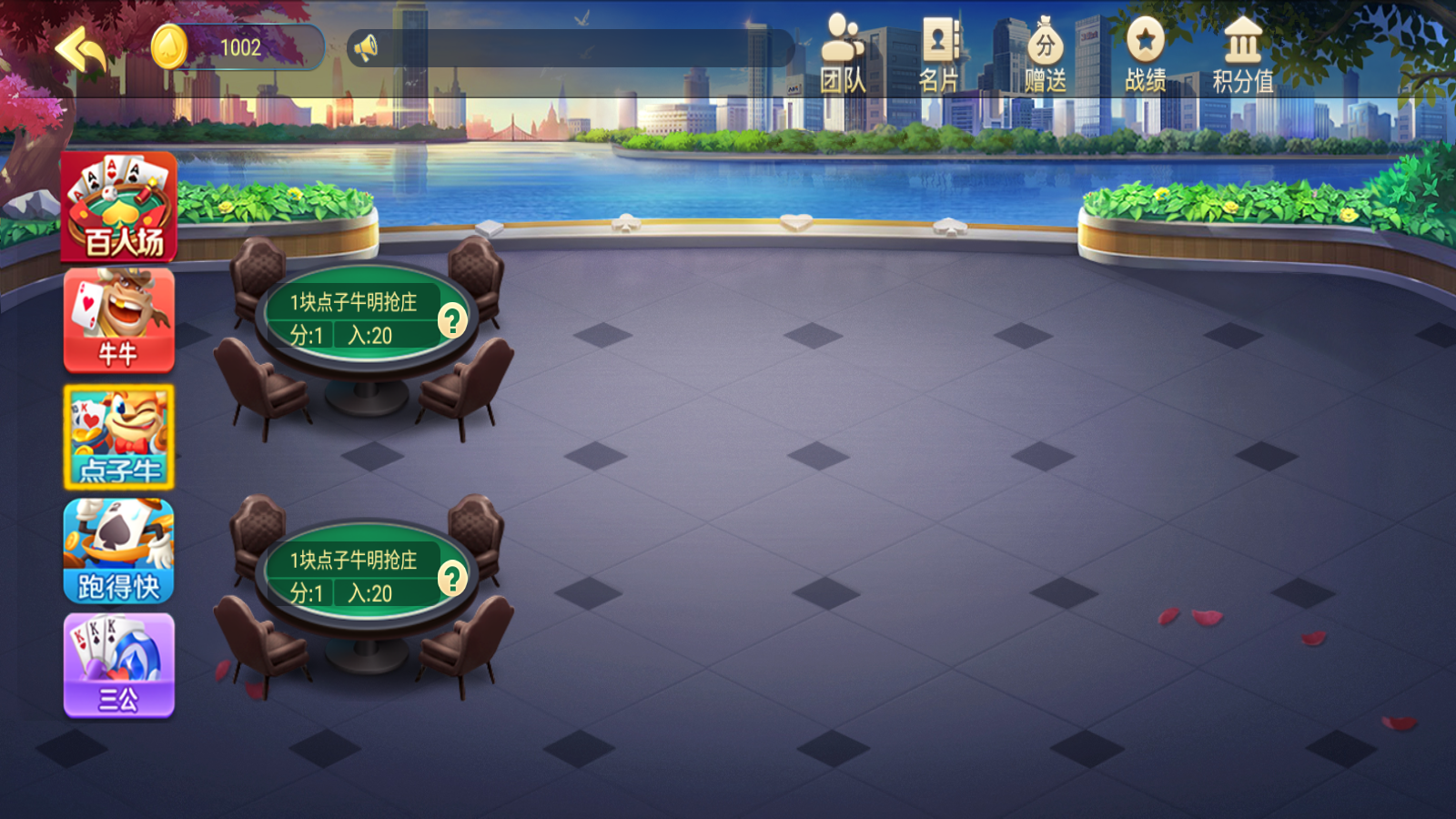Select the 百人场 game mode

118,207
